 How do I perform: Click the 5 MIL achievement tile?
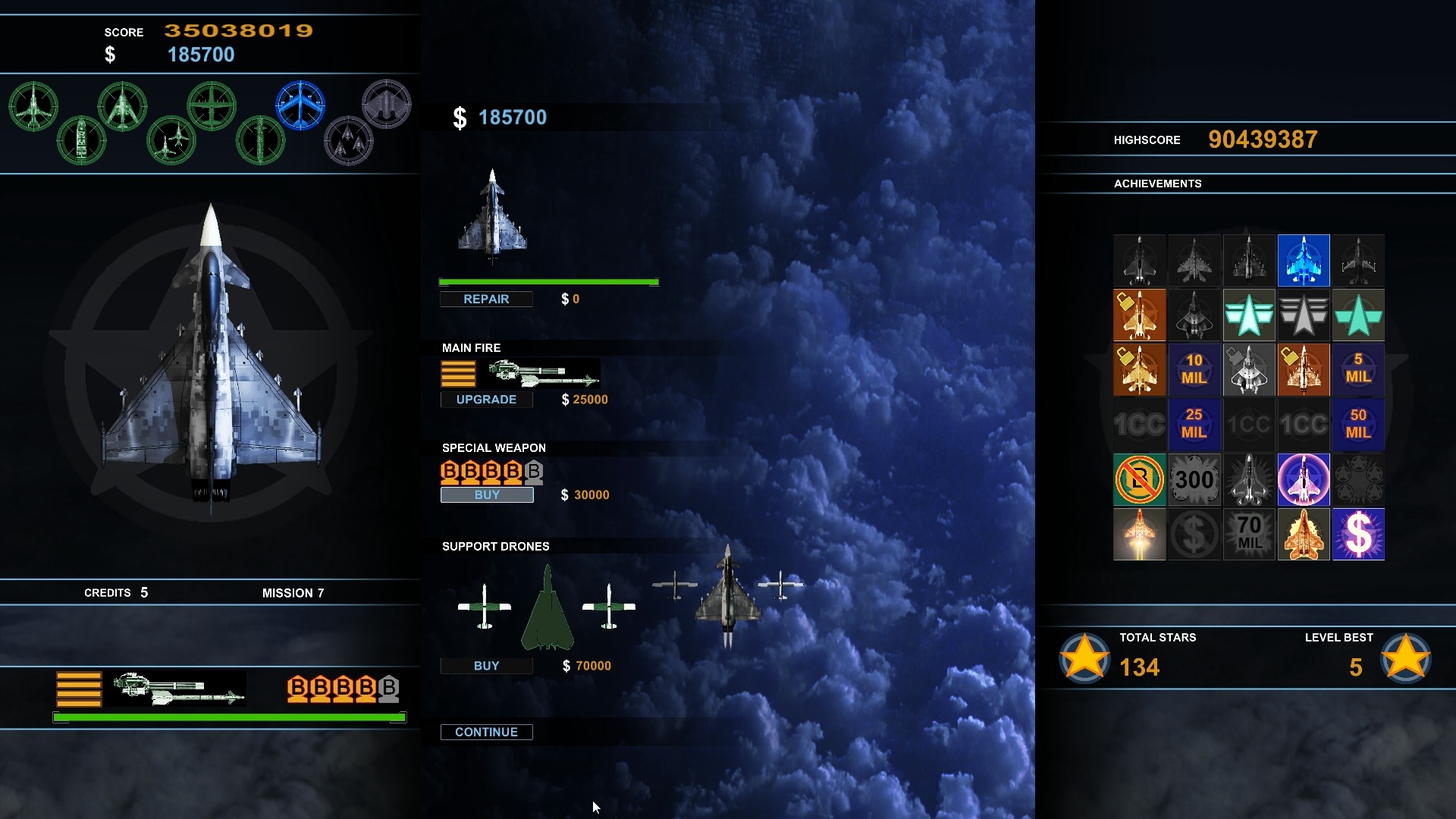pos(1357,369)
